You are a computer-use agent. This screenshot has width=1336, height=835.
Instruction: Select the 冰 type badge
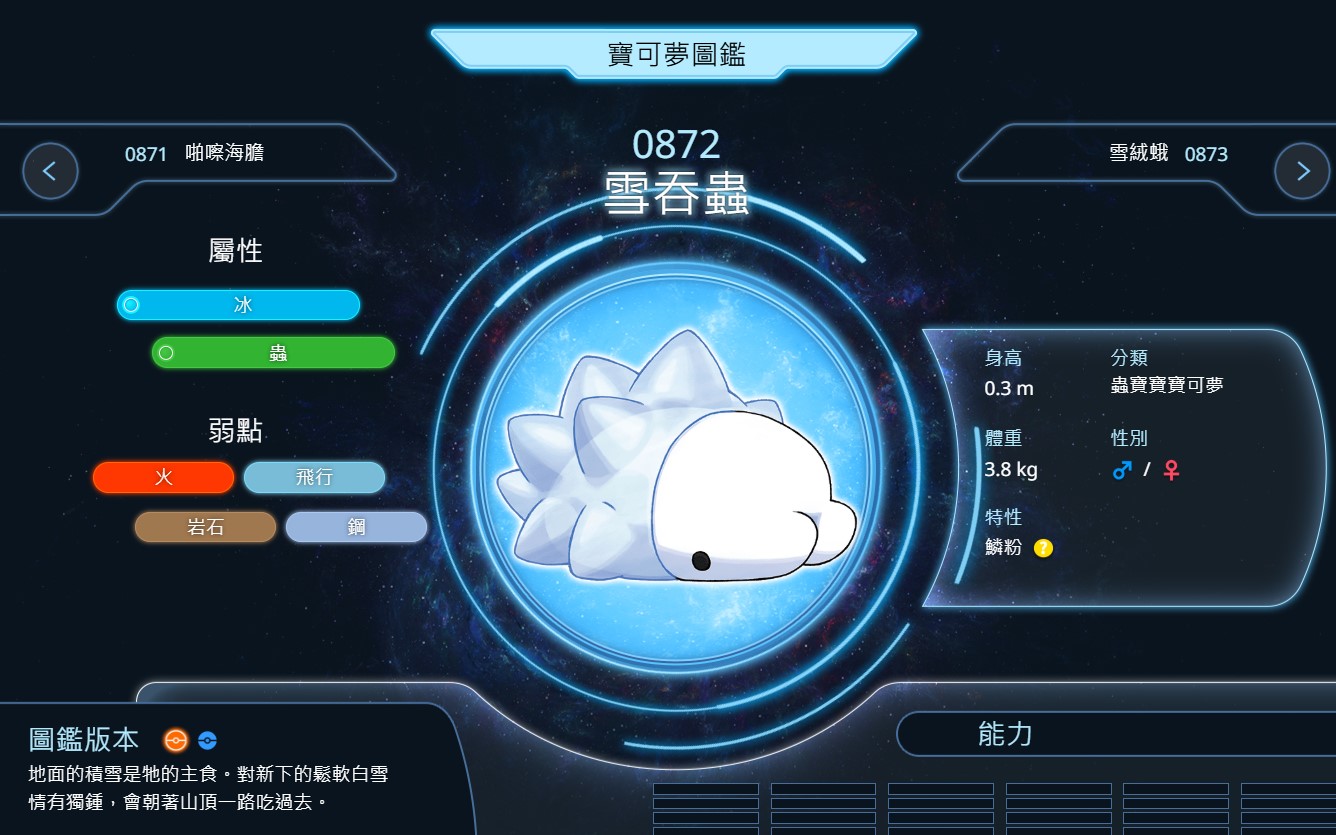[238, 305]
